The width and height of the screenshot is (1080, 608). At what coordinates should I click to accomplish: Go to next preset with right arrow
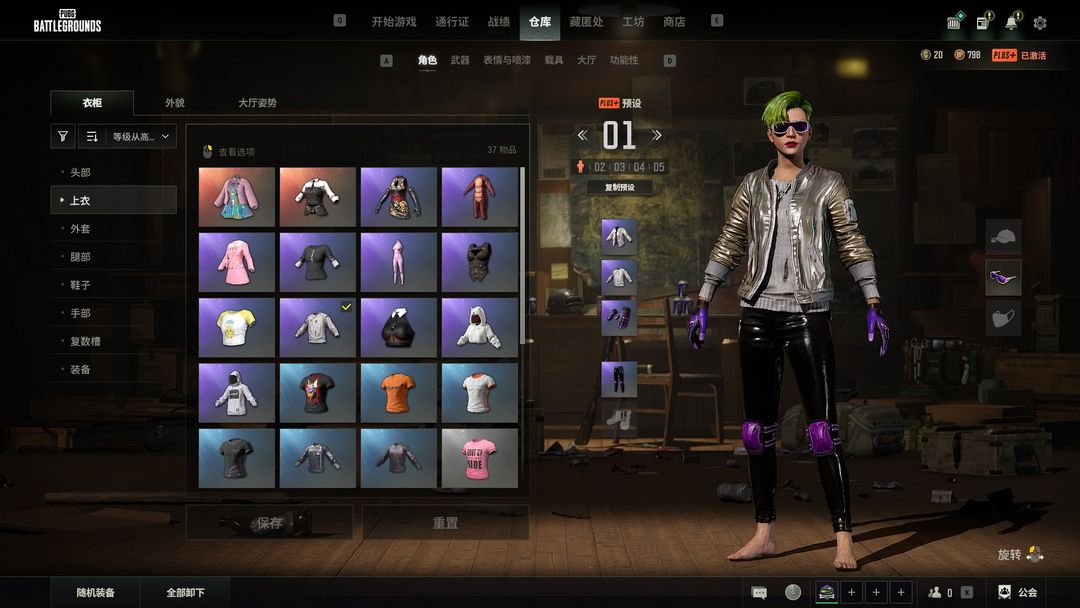(x=657, y=135)
